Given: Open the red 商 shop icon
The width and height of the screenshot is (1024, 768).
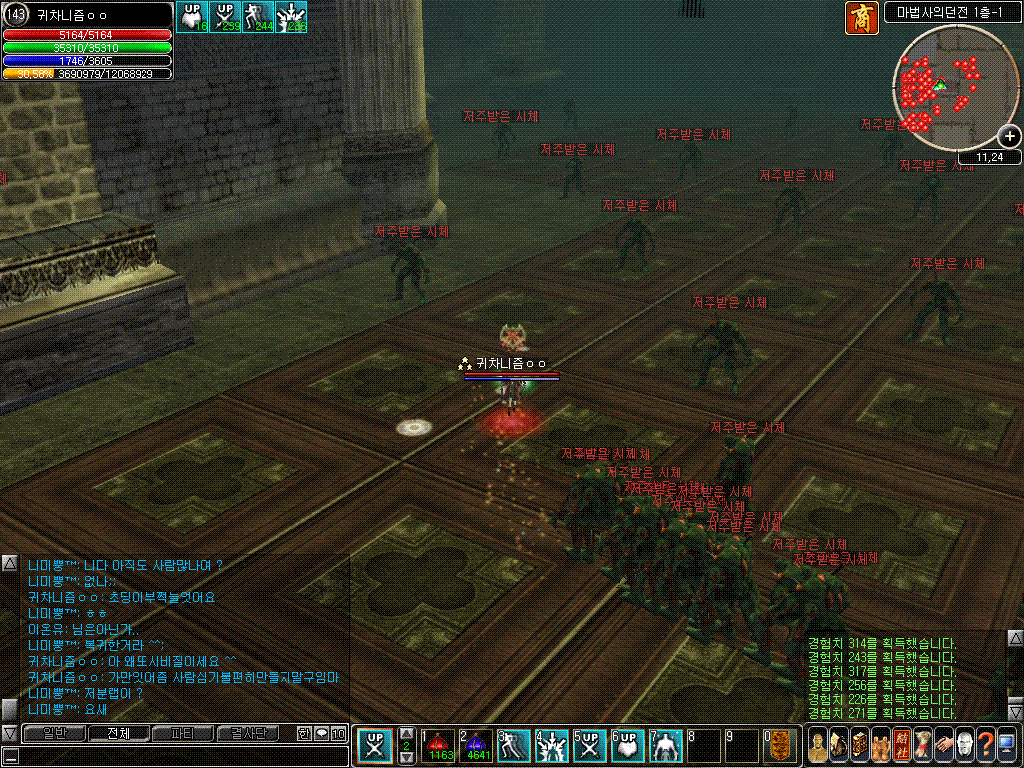Looking at the screenshot, I should (861, 18).
